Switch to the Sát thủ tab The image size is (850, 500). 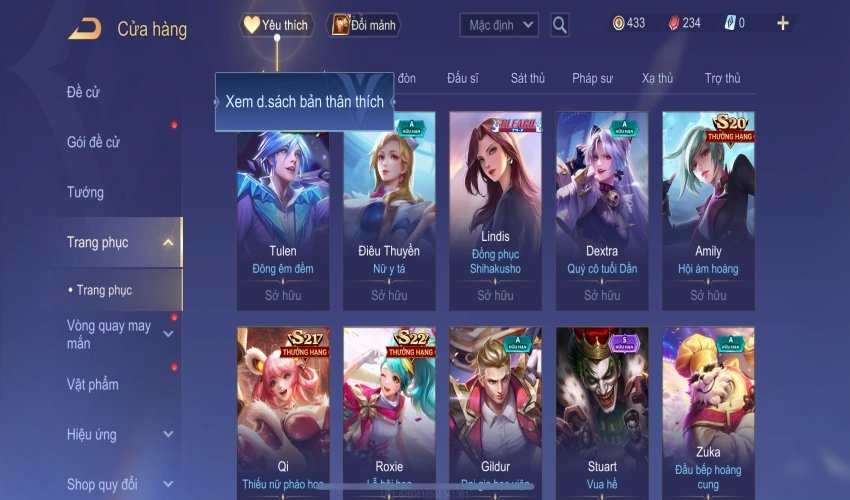tap(527, 78)
